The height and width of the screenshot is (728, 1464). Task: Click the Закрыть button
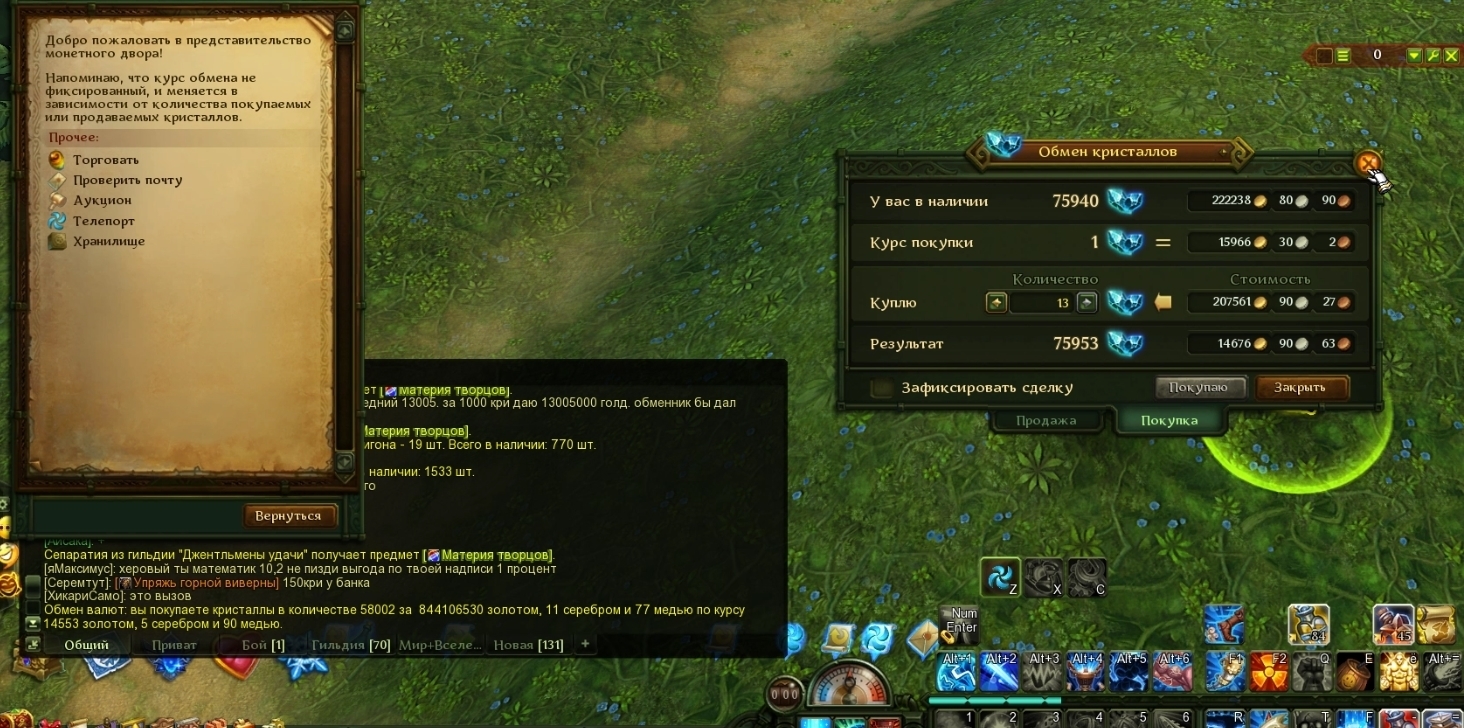coord(1302,387)
